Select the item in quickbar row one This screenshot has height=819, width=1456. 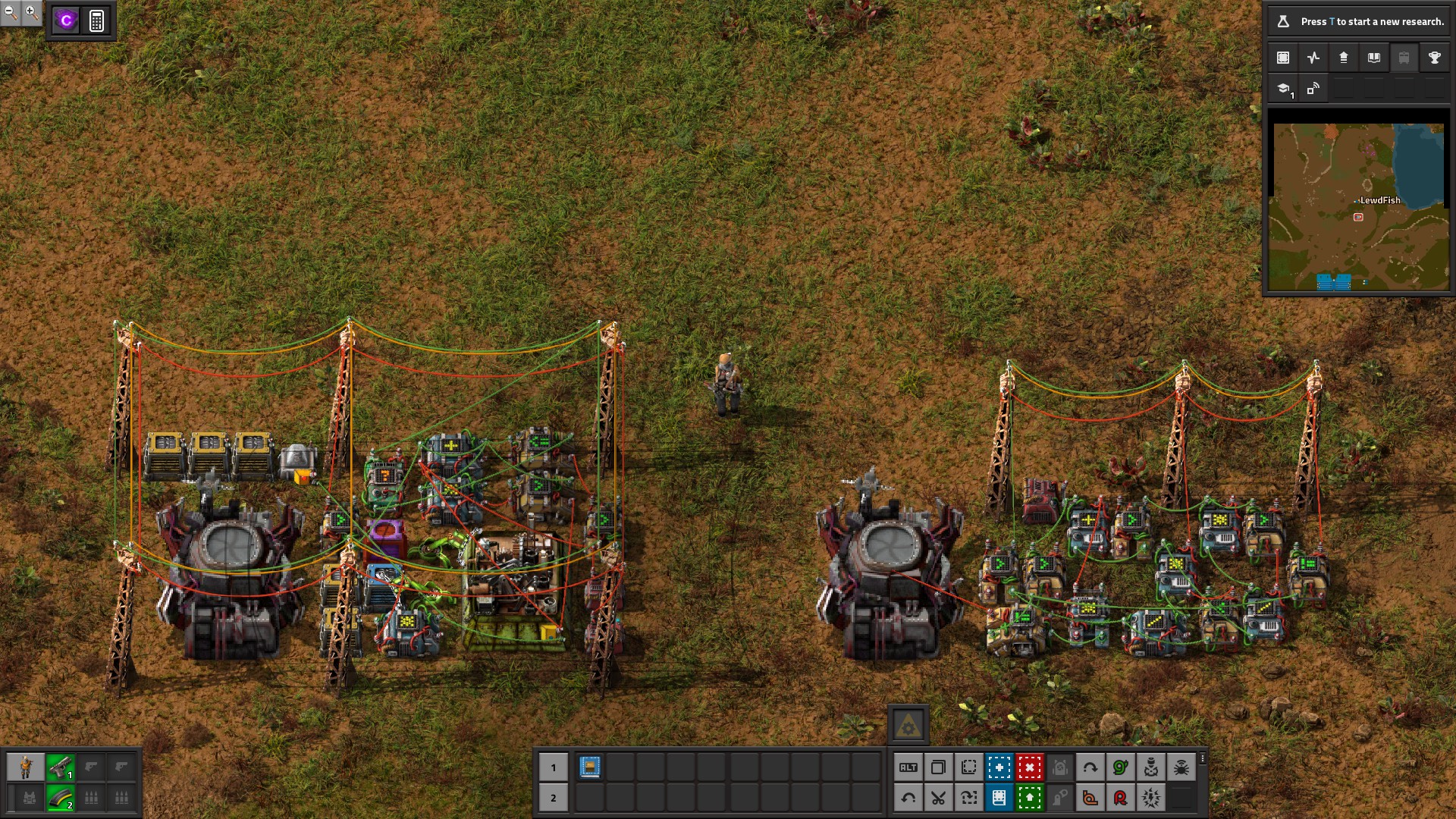coord(590,767)
